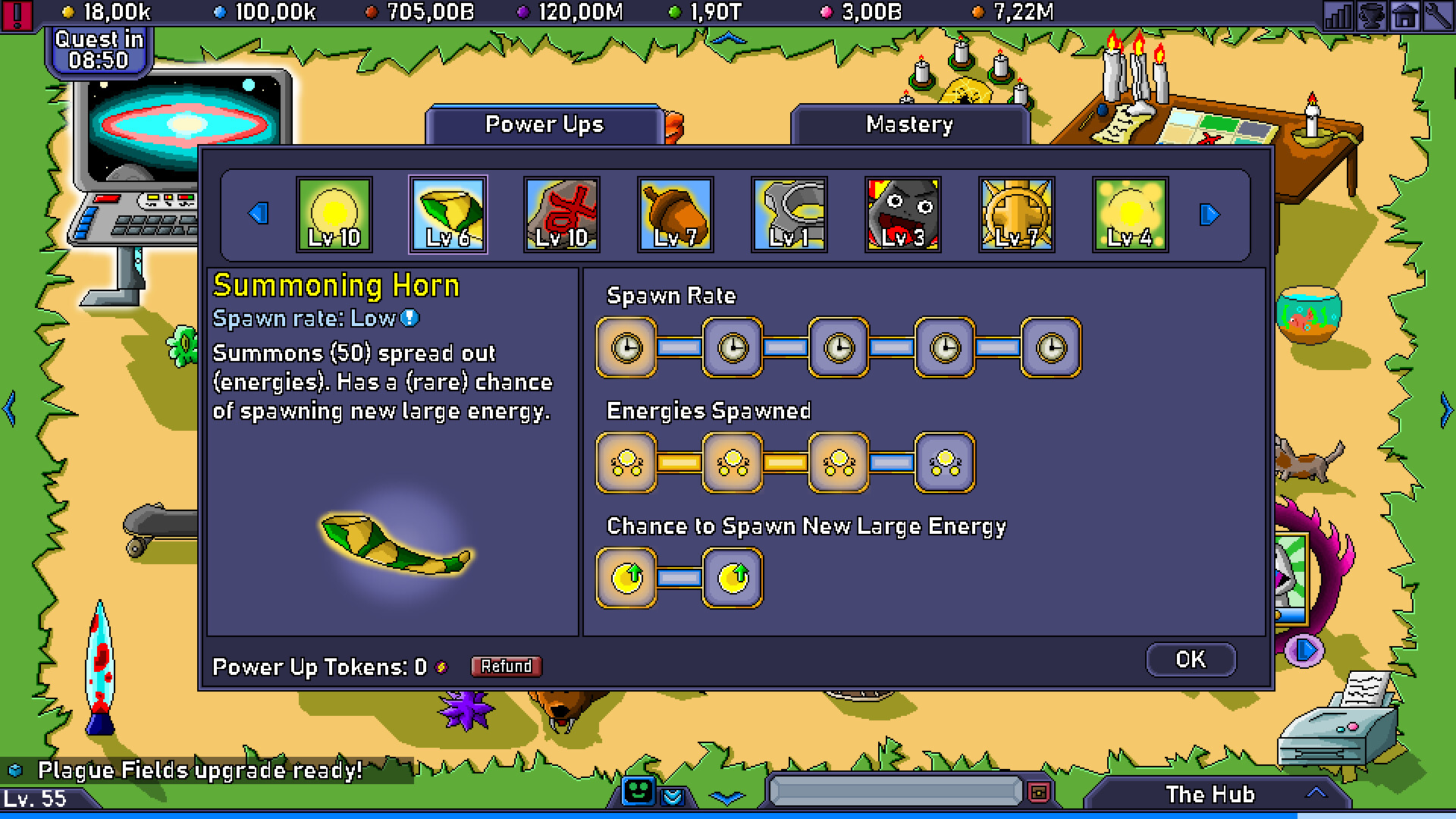
Task: Select the red rune stone power up
Action: 561,215
